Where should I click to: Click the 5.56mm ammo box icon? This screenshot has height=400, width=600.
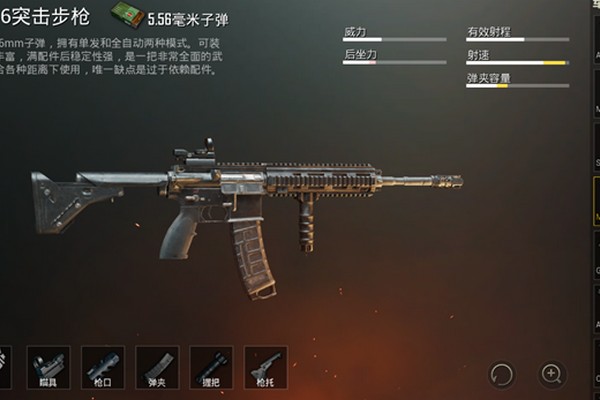pos(127,16)
